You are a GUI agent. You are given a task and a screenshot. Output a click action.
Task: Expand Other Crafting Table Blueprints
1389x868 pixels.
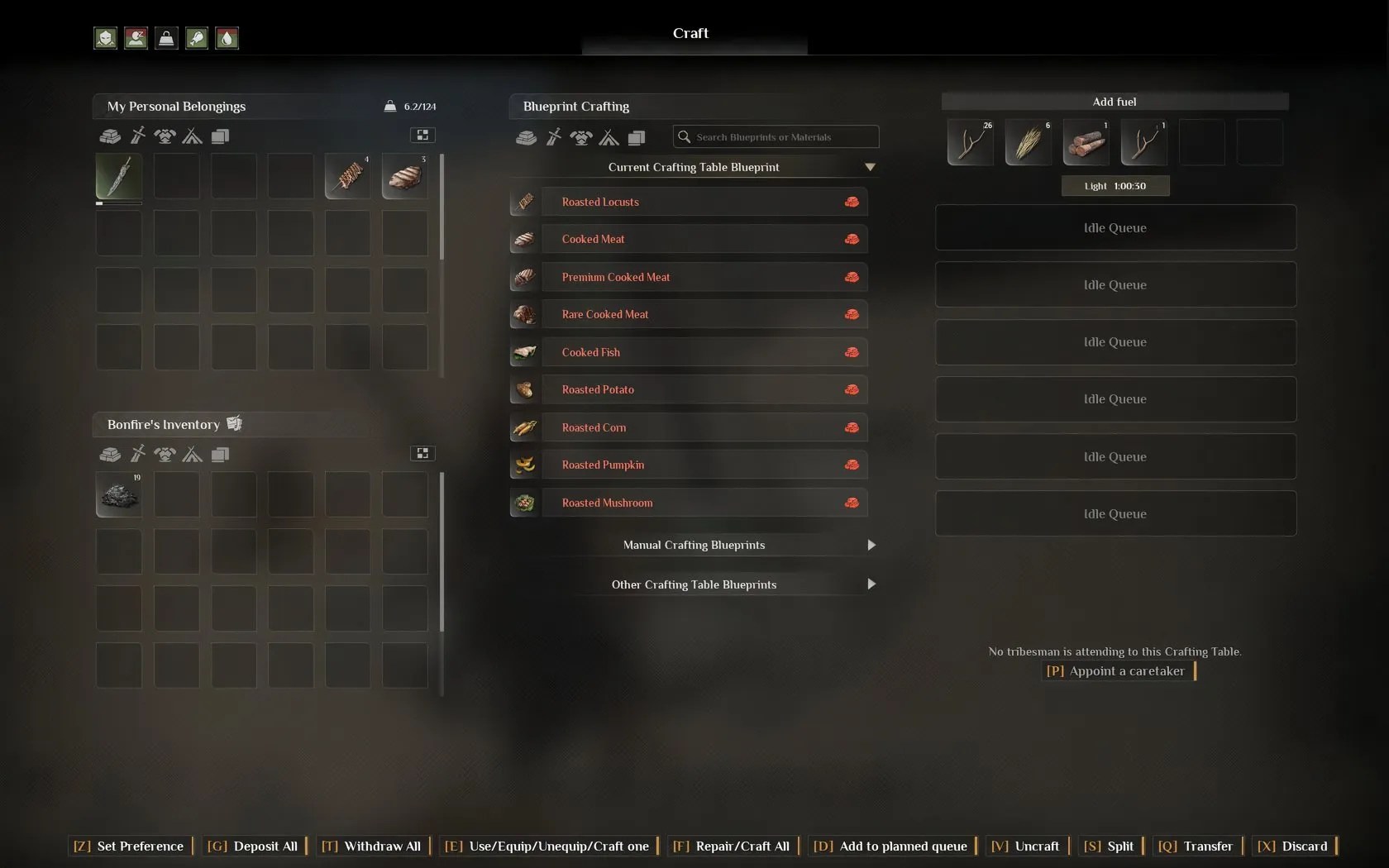tap(694, 584)
